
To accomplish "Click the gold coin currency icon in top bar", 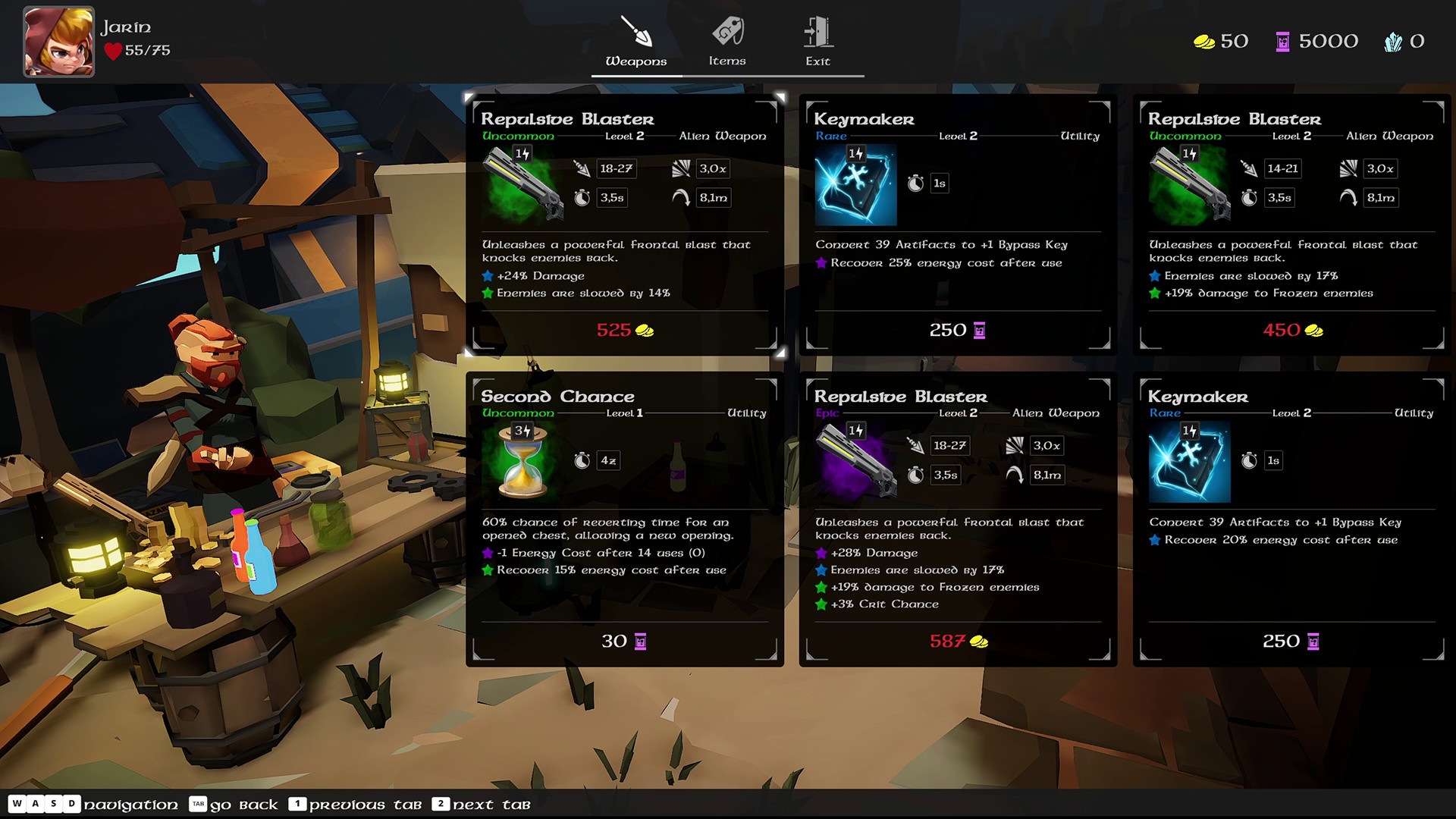I will click(1203, 41).
